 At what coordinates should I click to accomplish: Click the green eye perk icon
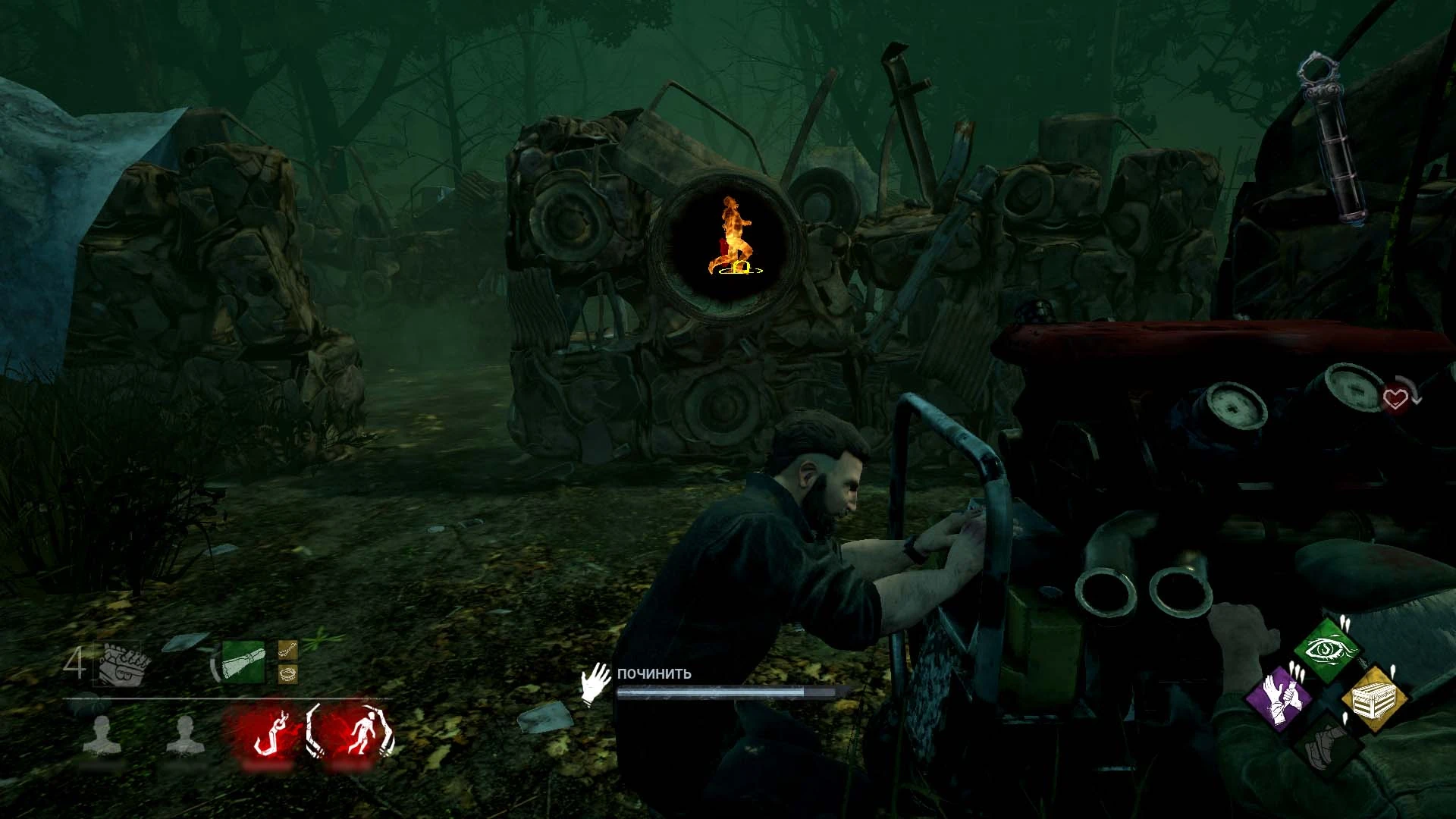tap(1327, 650)
